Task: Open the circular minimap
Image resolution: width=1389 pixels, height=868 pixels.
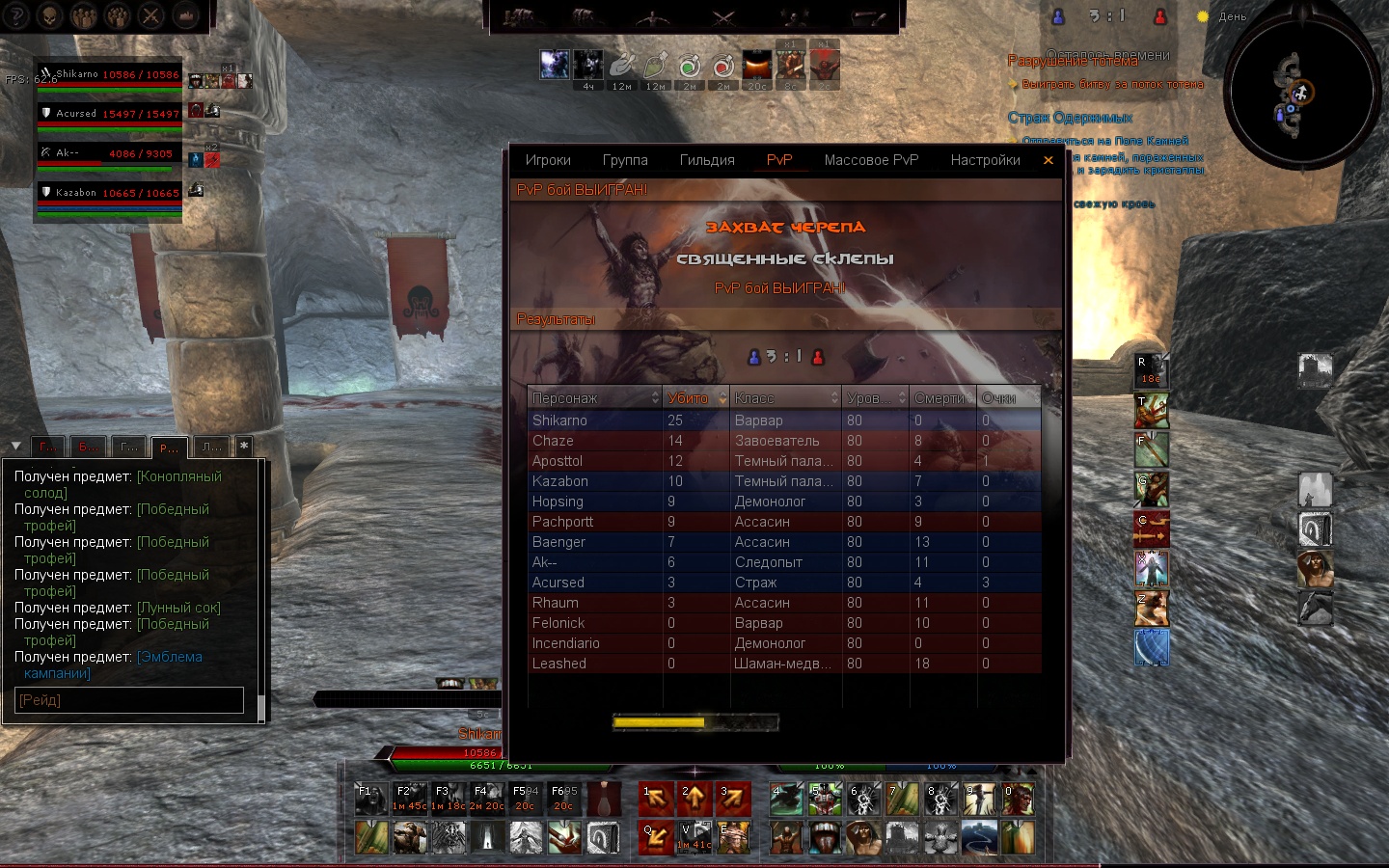Action: [x=1300, y=94]
